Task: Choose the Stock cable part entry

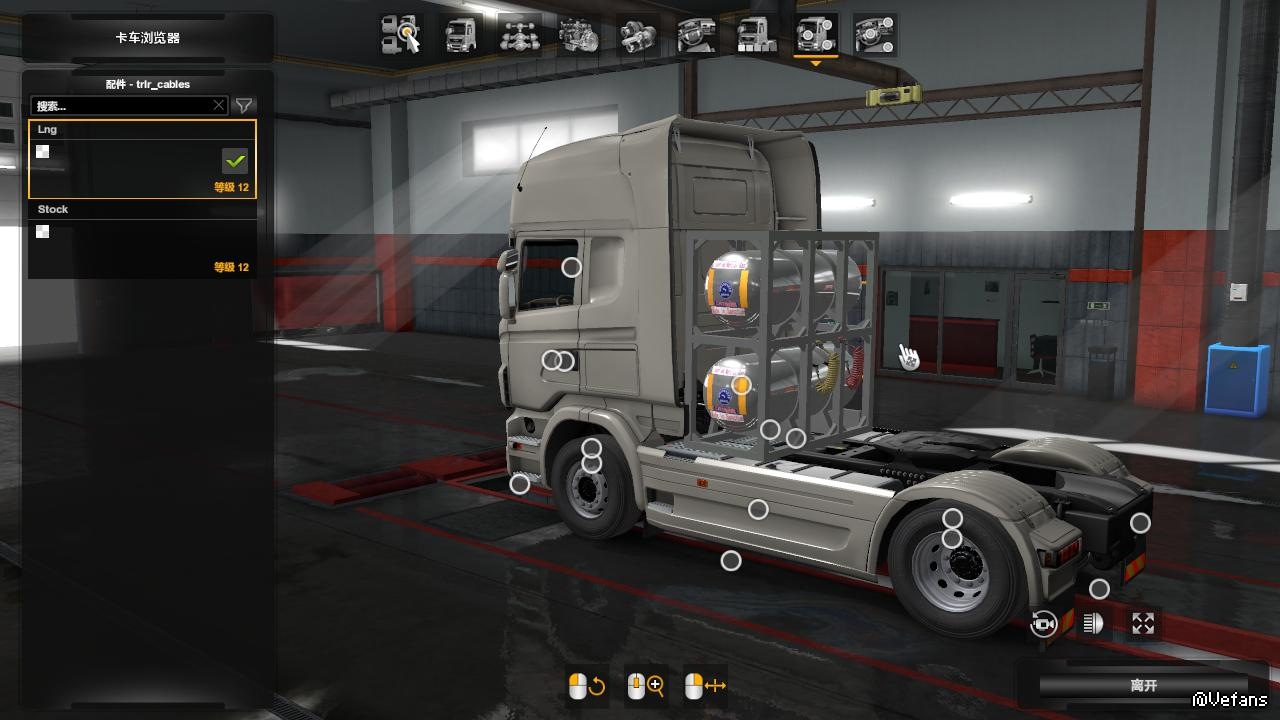Action: click(x=142, y=240)
